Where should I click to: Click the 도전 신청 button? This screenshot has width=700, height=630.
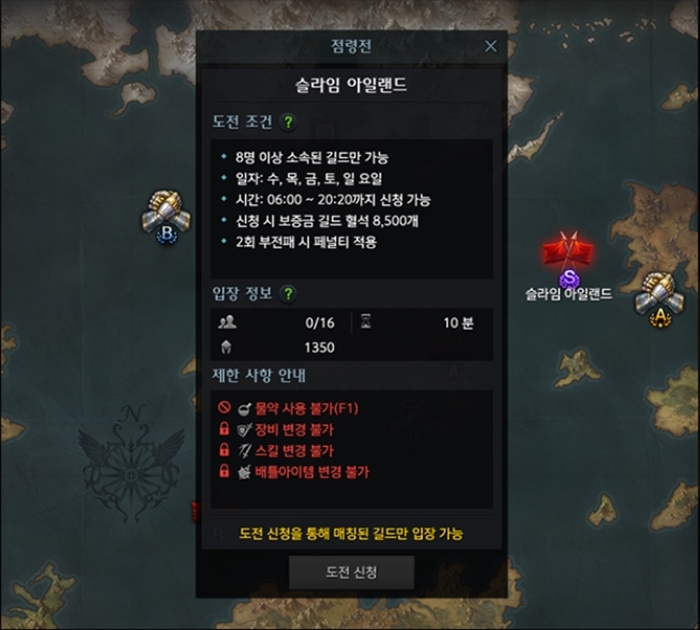coord(351,572)
